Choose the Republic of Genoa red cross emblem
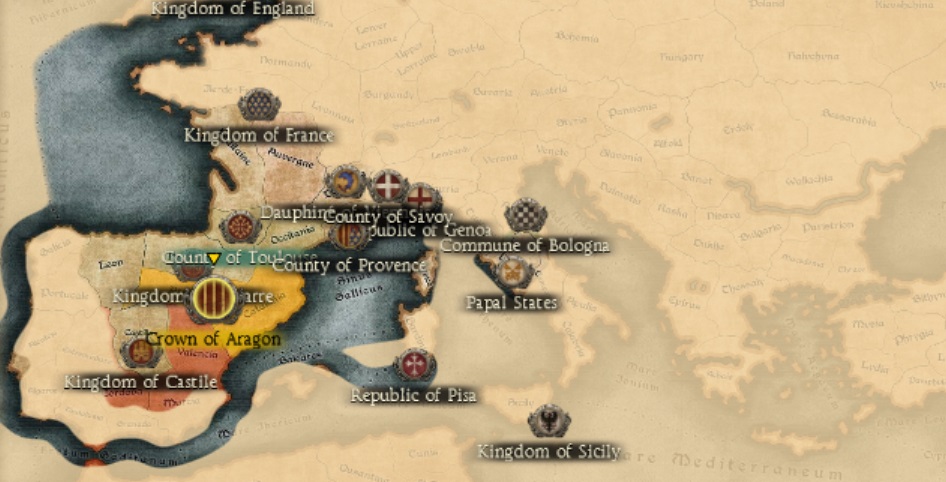 [421, 198]
